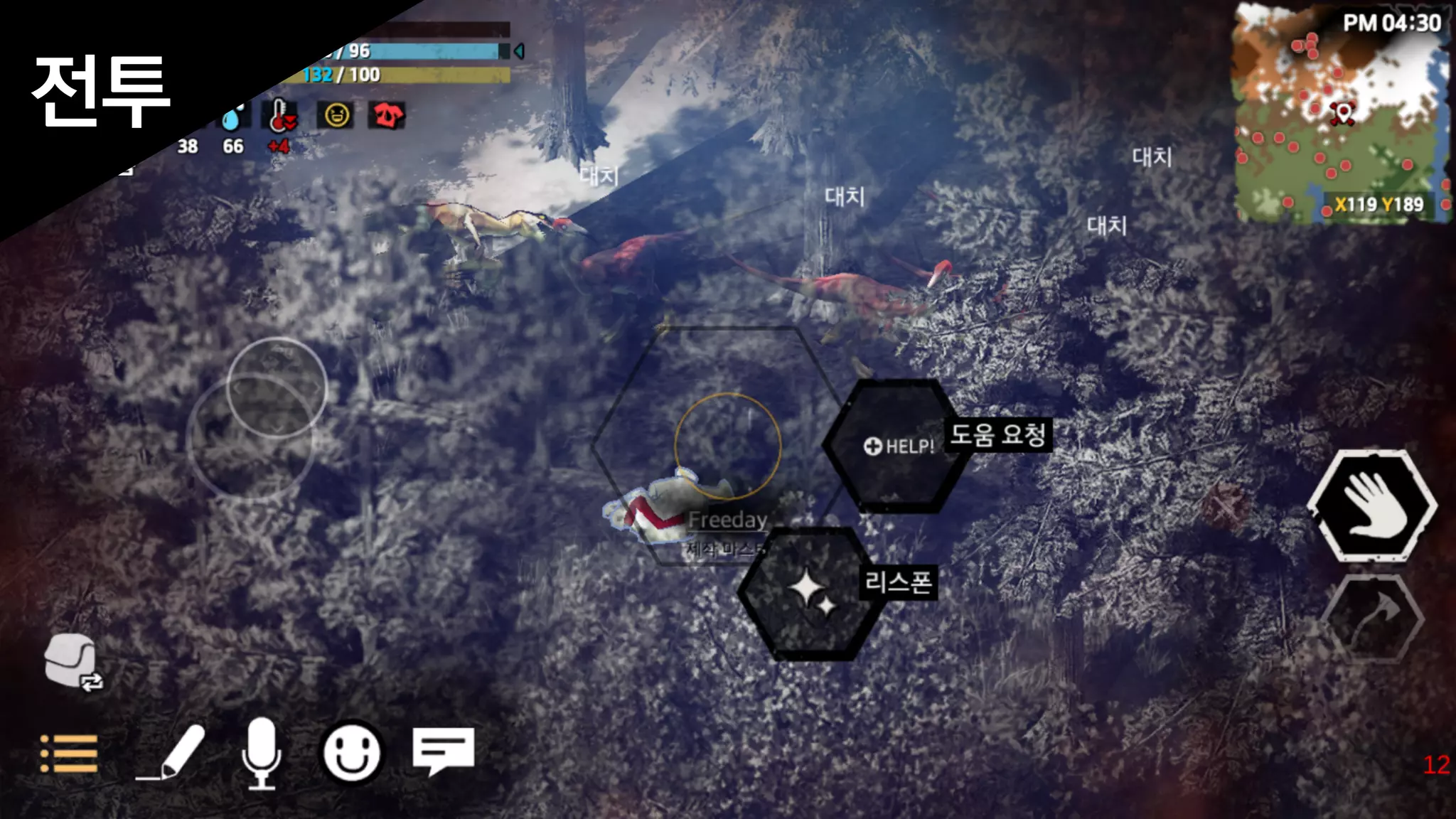Tap the axe attack hexagon button

tap(1374, 618)
